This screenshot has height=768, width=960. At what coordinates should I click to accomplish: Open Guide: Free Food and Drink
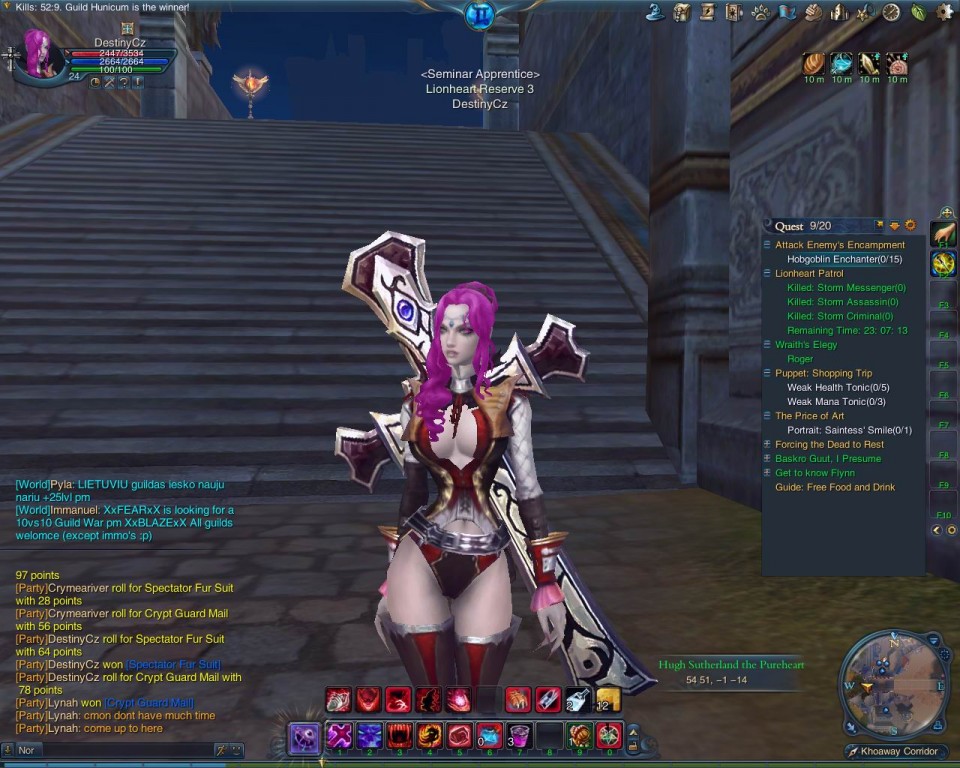coord(835,487)
